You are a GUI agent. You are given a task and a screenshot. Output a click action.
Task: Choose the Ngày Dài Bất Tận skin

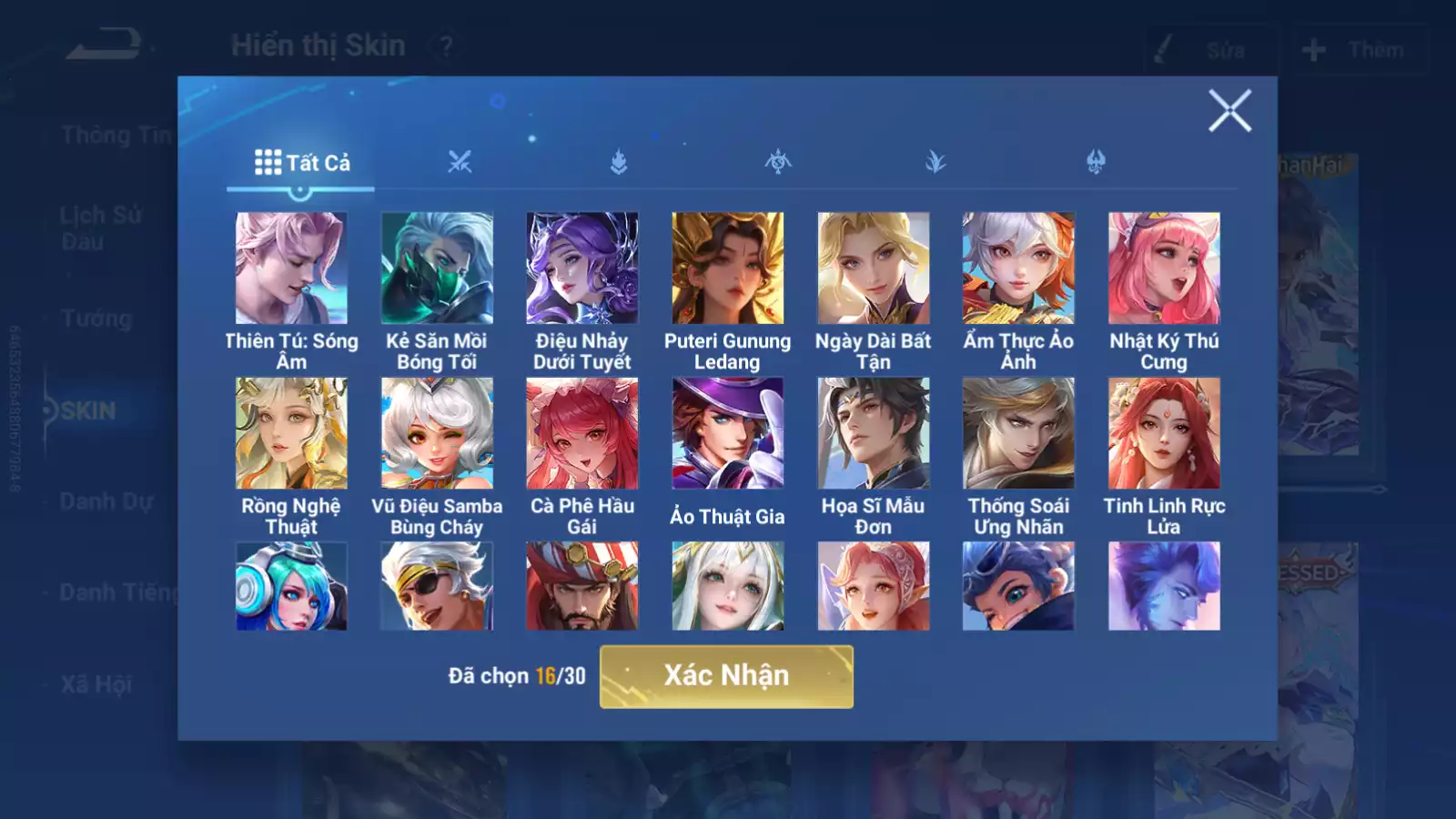[x=873, y=268]
